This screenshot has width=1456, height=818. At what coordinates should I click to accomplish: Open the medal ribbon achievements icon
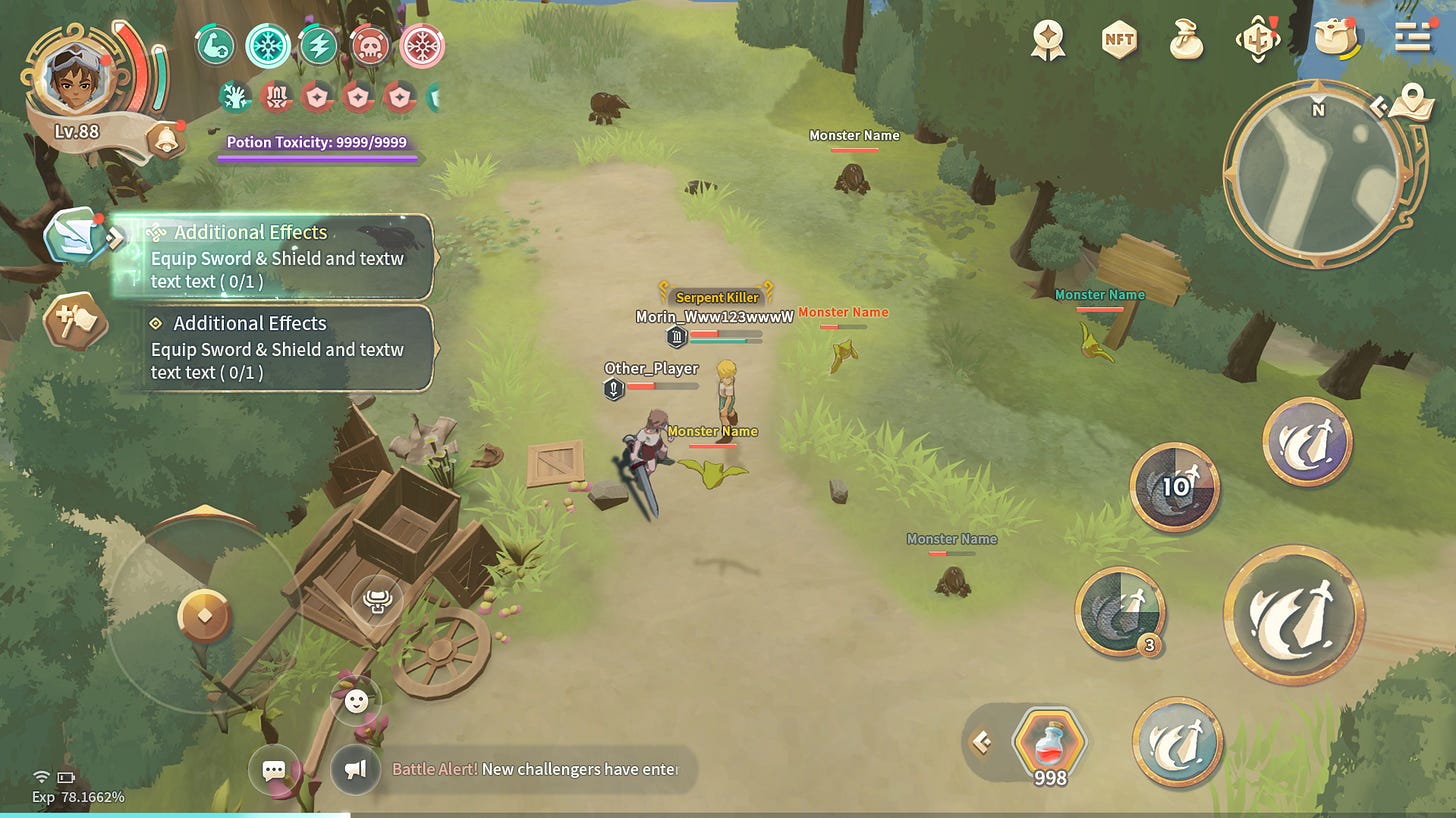1048,40
